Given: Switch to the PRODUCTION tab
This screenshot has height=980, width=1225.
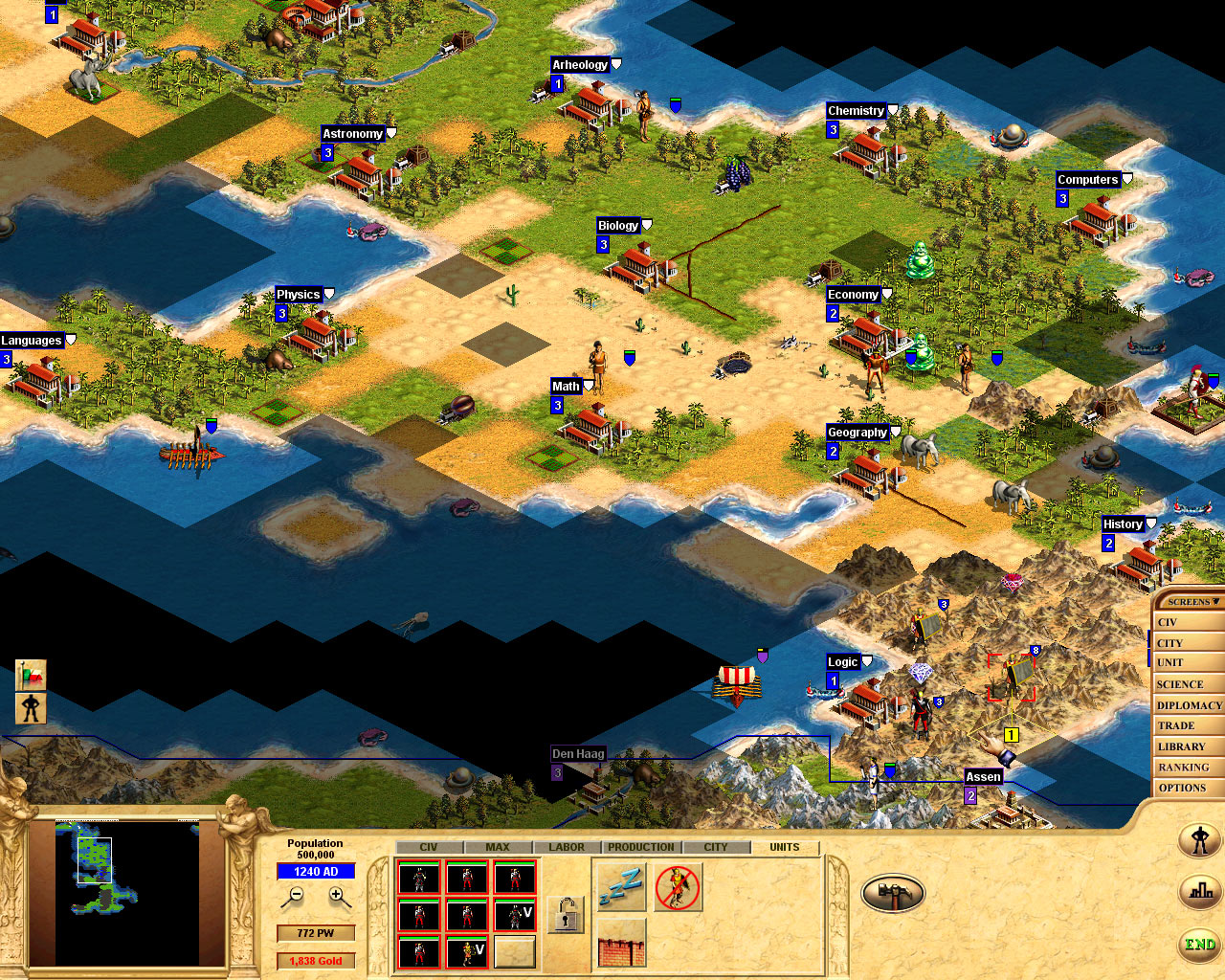Looking at the screenshot, I should pyautogui.click(x=640, y=846).
